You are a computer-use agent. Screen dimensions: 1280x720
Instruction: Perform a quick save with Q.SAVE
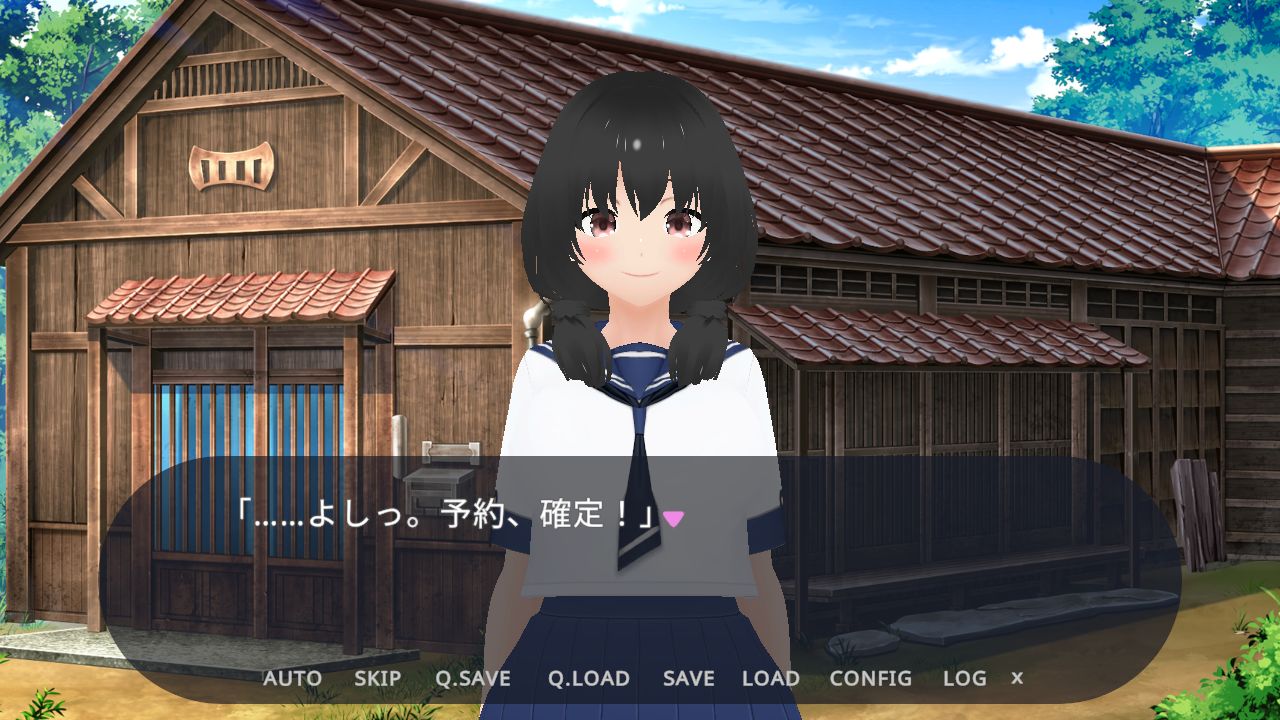click(472, 678)
